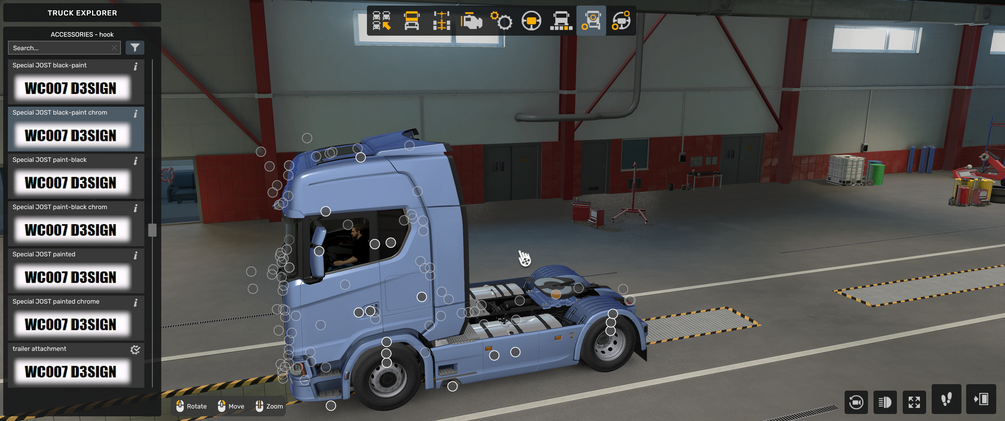The width and height of the screenshot is (1005, 421).
Task: Switch to the cabin category icon
Action: (x=411, y=21)
